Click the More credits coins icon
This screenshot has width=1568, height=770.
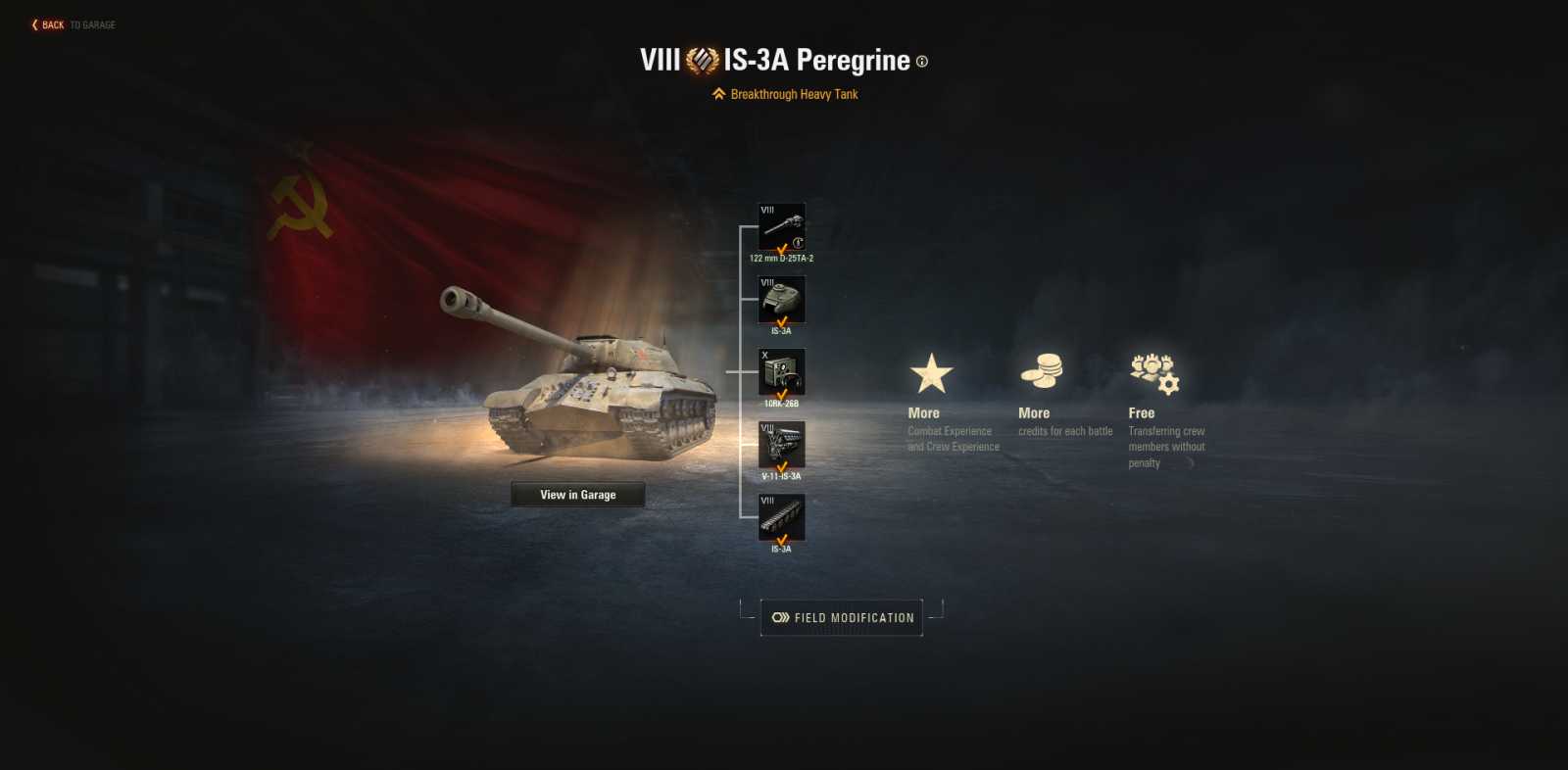click(x=1044, y=370)
